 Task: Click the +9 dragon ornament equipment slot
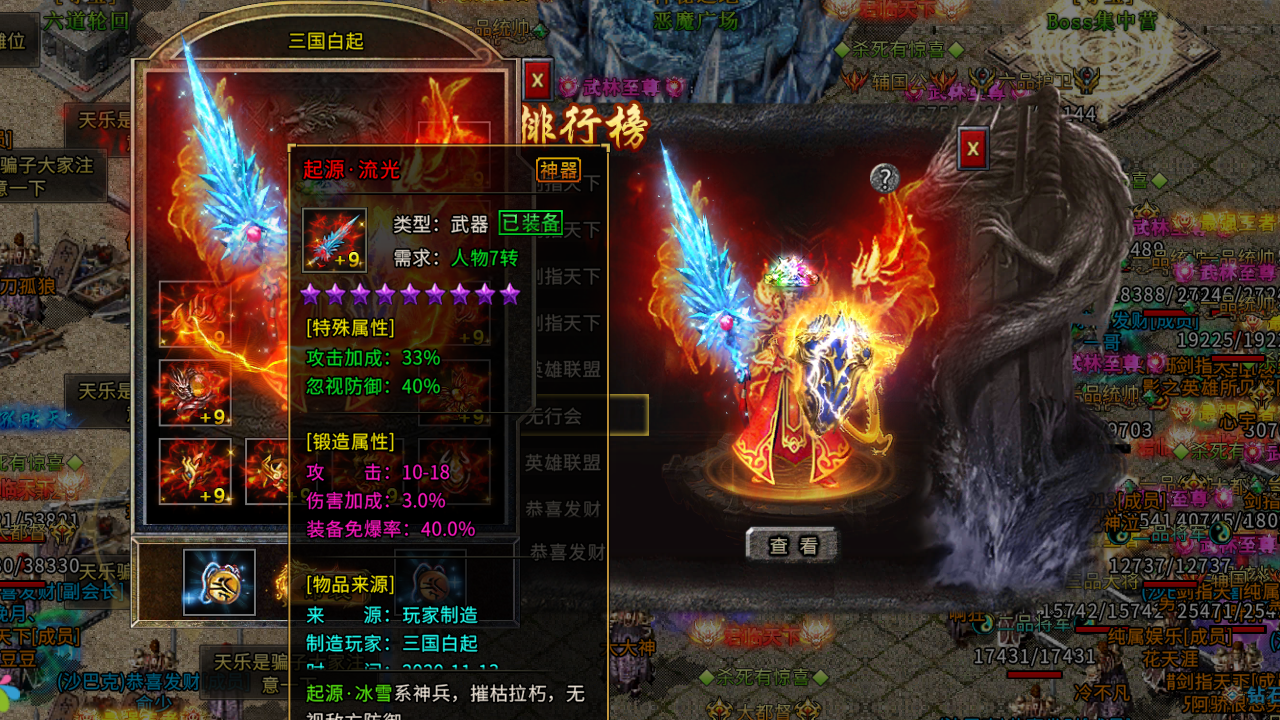click(196, 395)
